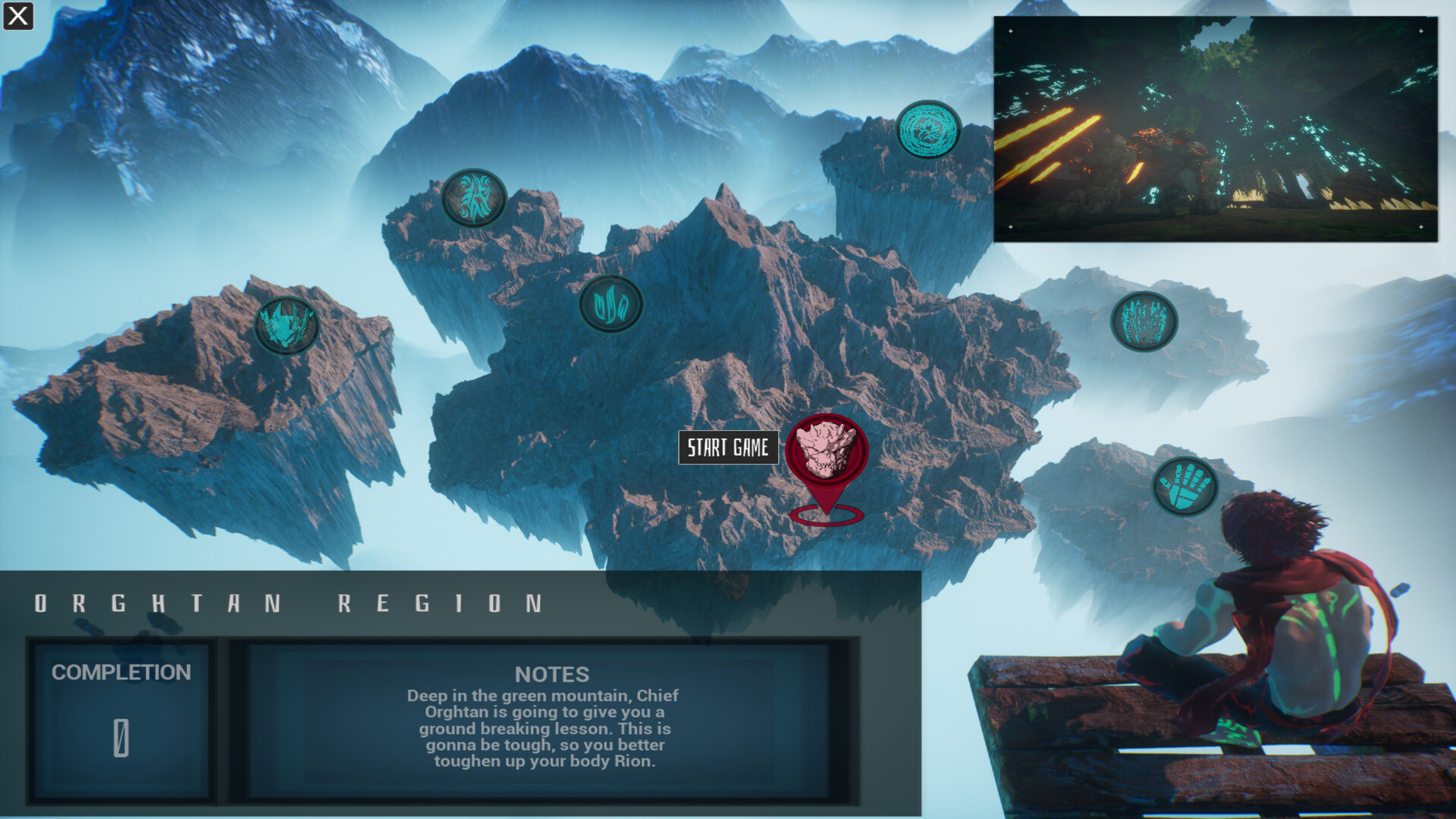The width and height of the screenshot is (1456, 819).
Task: Open the level preview image of the lava golem
Action: pyautogui.click(x=1213, y=129)
